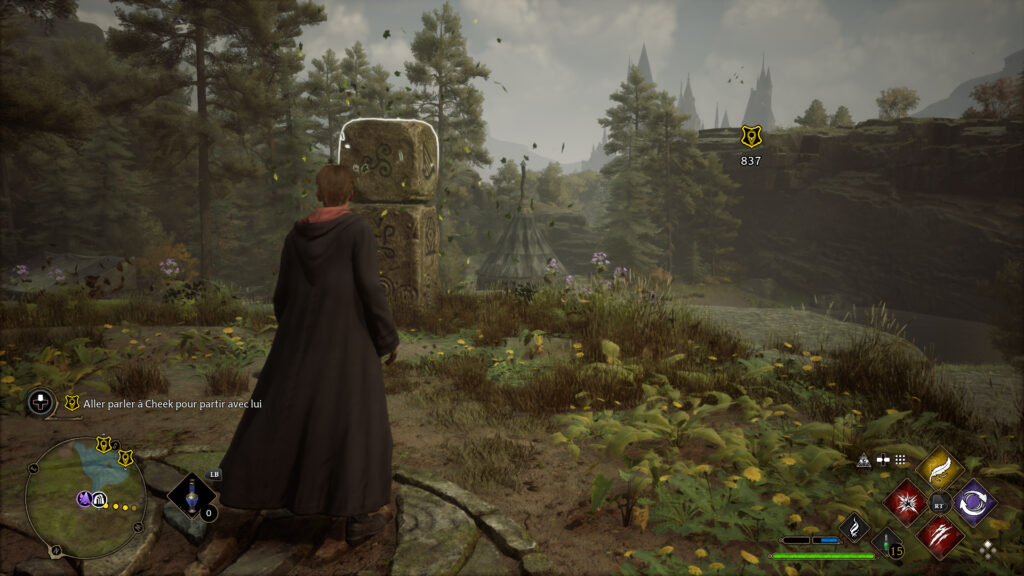1024x576 pixels.
Task: Use the green healing potion slot
Action: tap(886, 543)
